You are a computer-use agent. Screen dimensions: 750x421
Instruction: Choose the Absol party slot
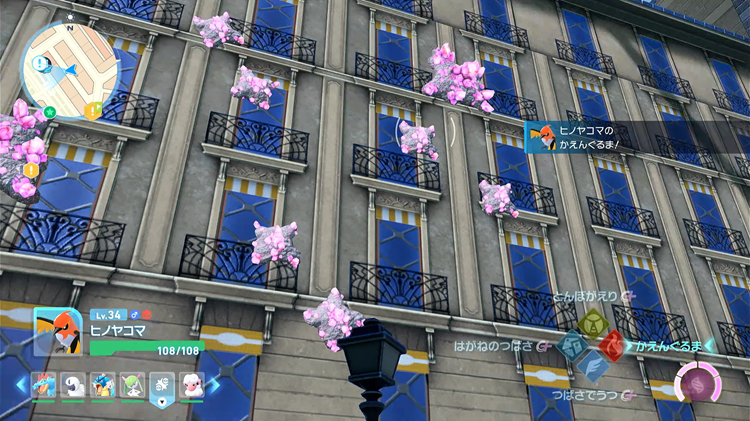click(73, 385)
